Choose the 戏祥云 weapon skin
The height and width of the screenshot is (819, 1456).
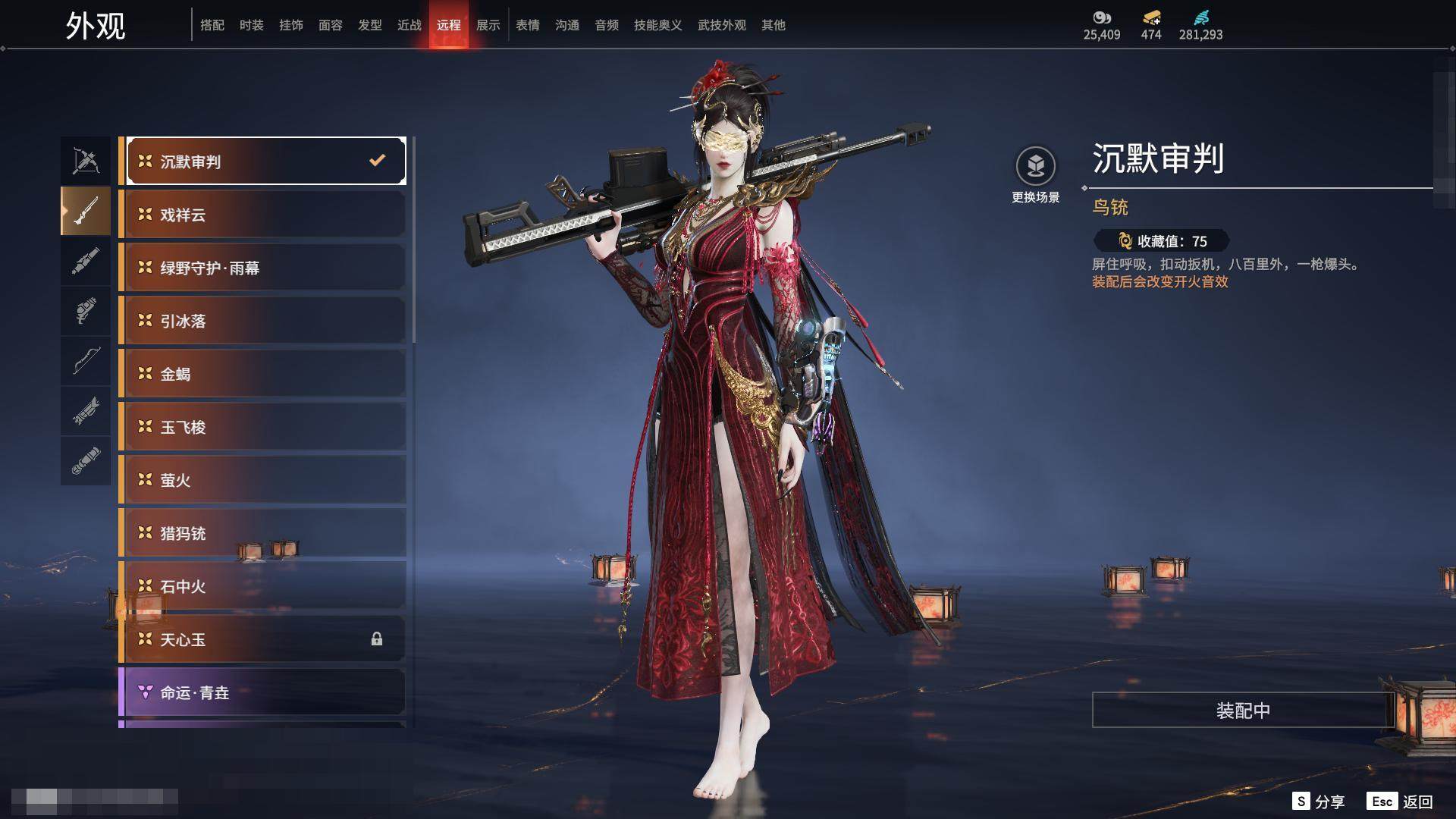coord(263,215)
